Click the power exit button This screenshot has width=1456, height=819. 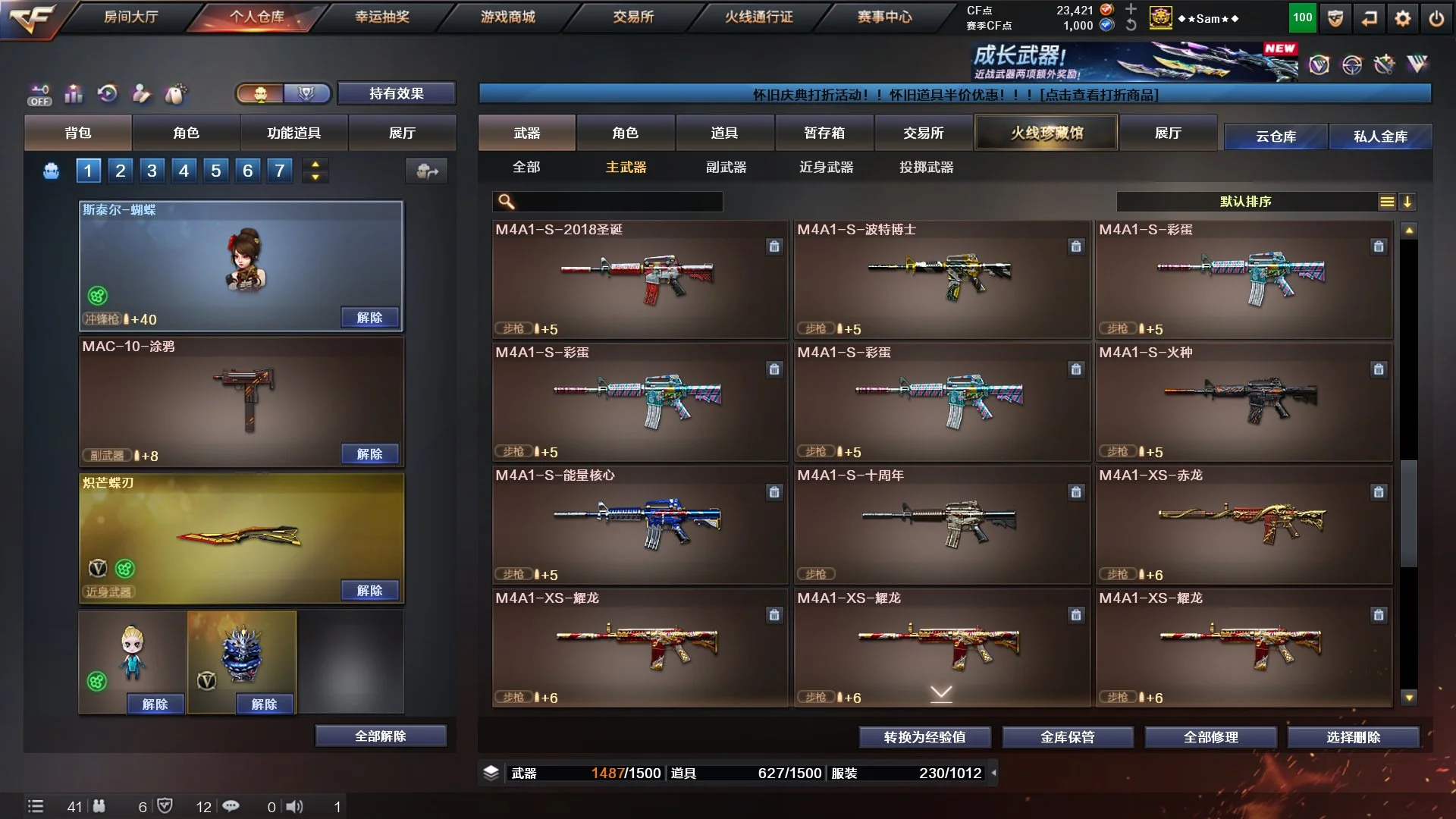pos(1436,18)
